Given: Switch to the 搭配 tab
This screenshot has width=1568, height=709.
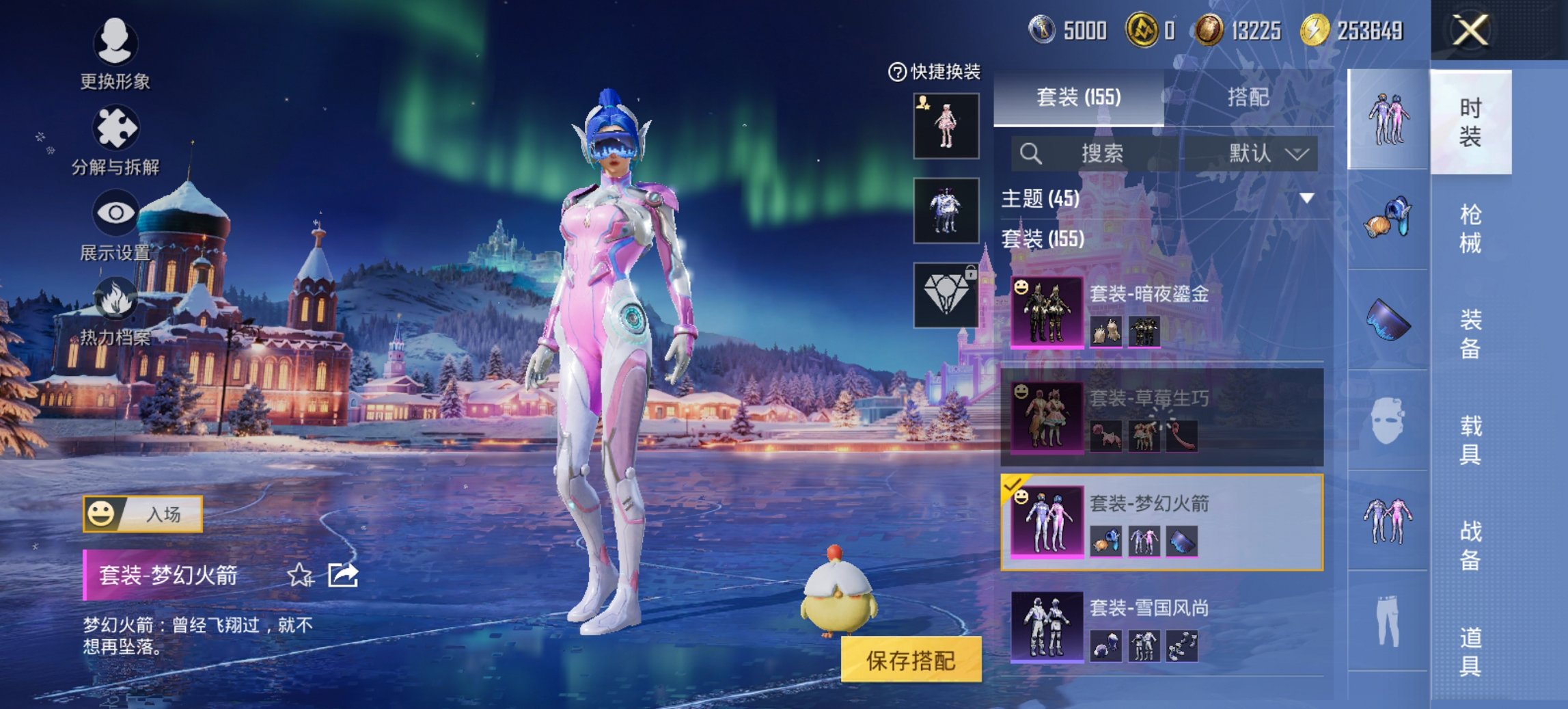Looking at the screenshot, I should [x=1248, y=98].
